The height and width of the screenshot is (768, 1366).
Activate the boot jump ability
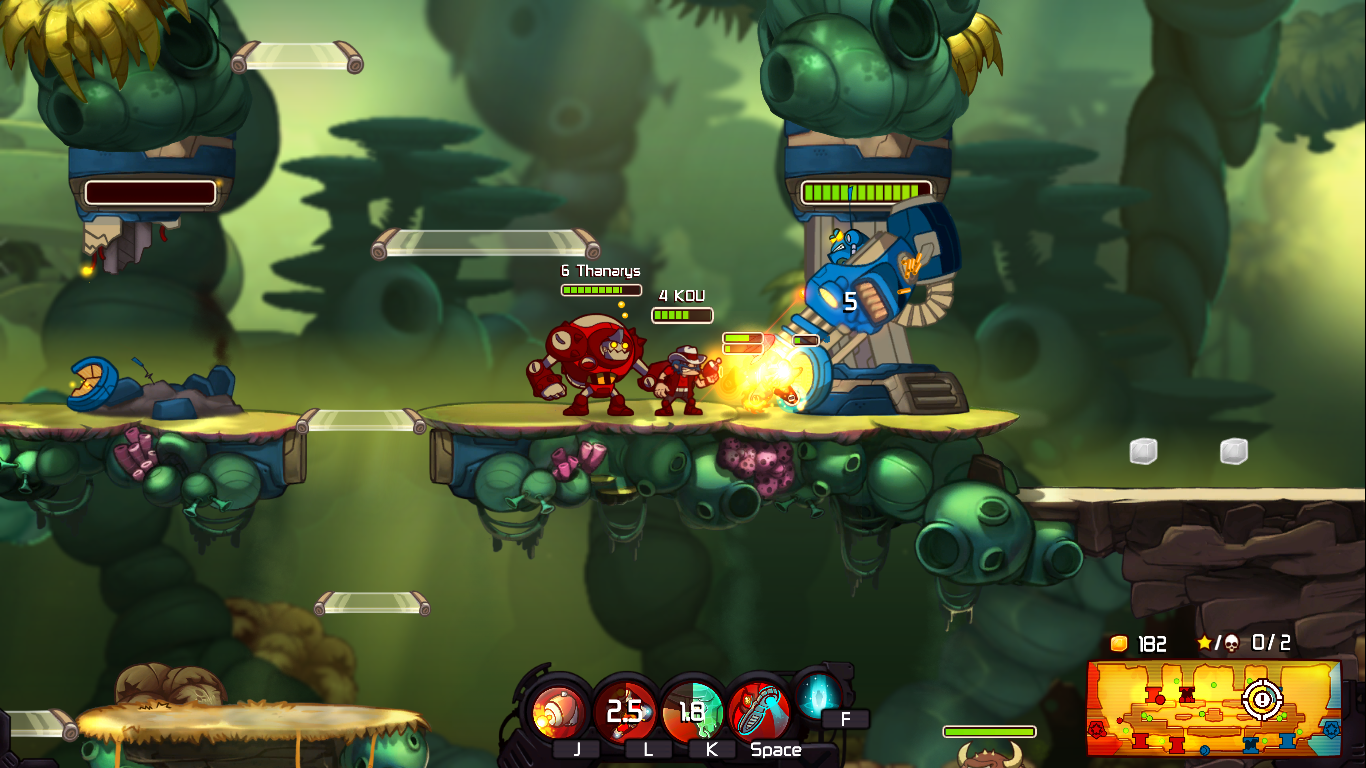point(759,712)
